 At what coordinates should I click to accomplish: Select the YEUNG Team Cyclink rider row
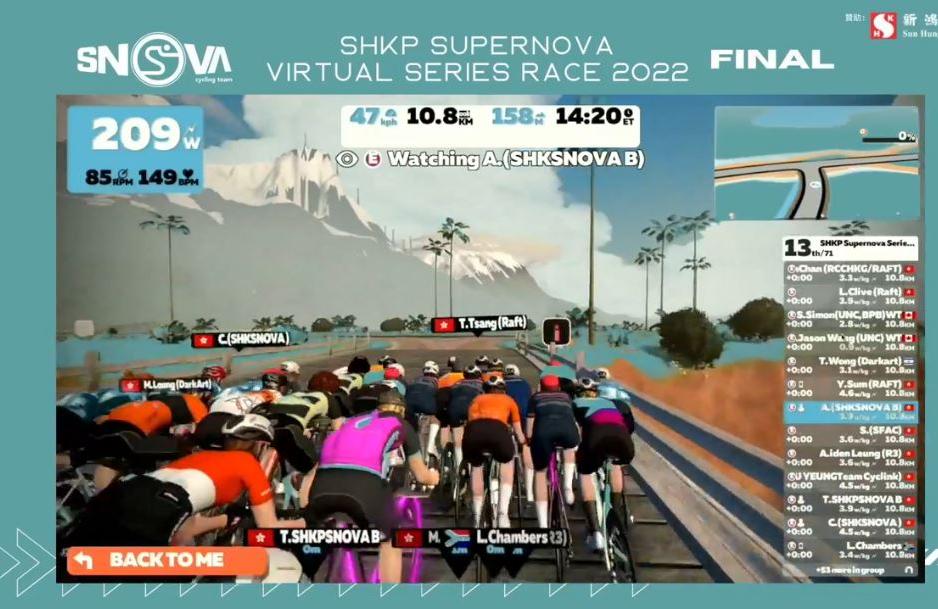click(x=851, y=480)
